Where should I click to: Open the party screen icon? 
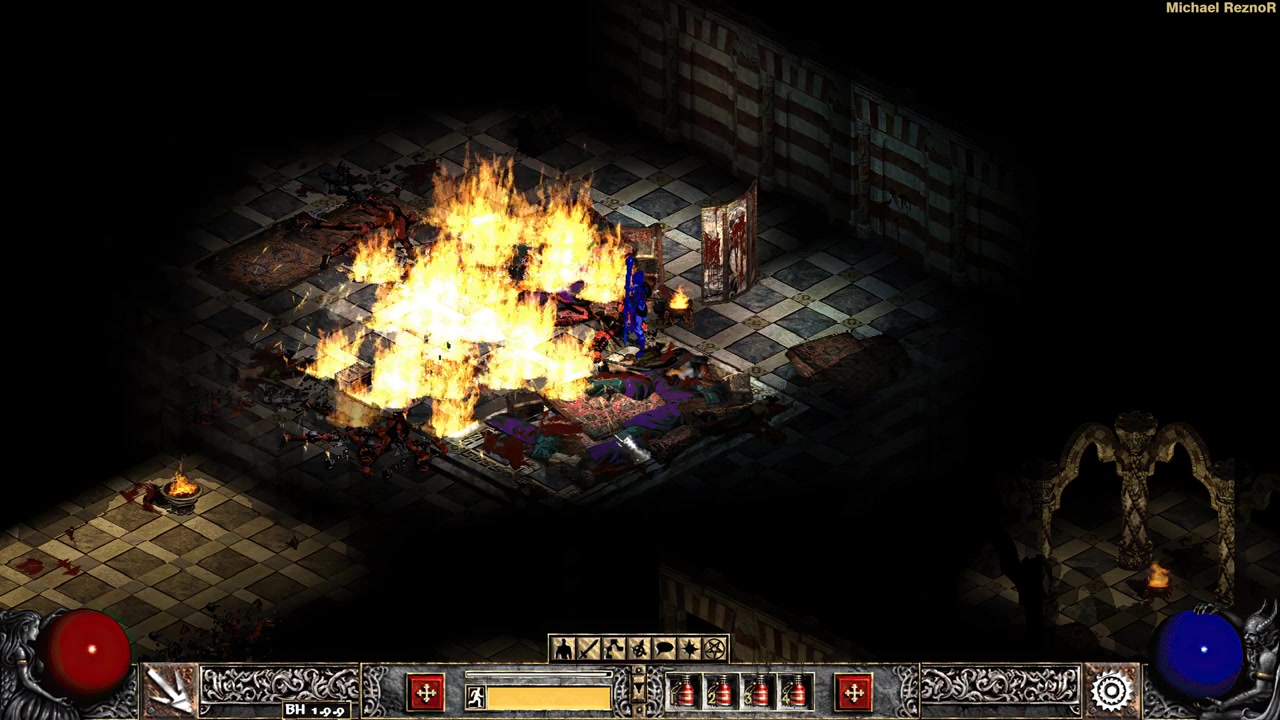tap(639, 650)
